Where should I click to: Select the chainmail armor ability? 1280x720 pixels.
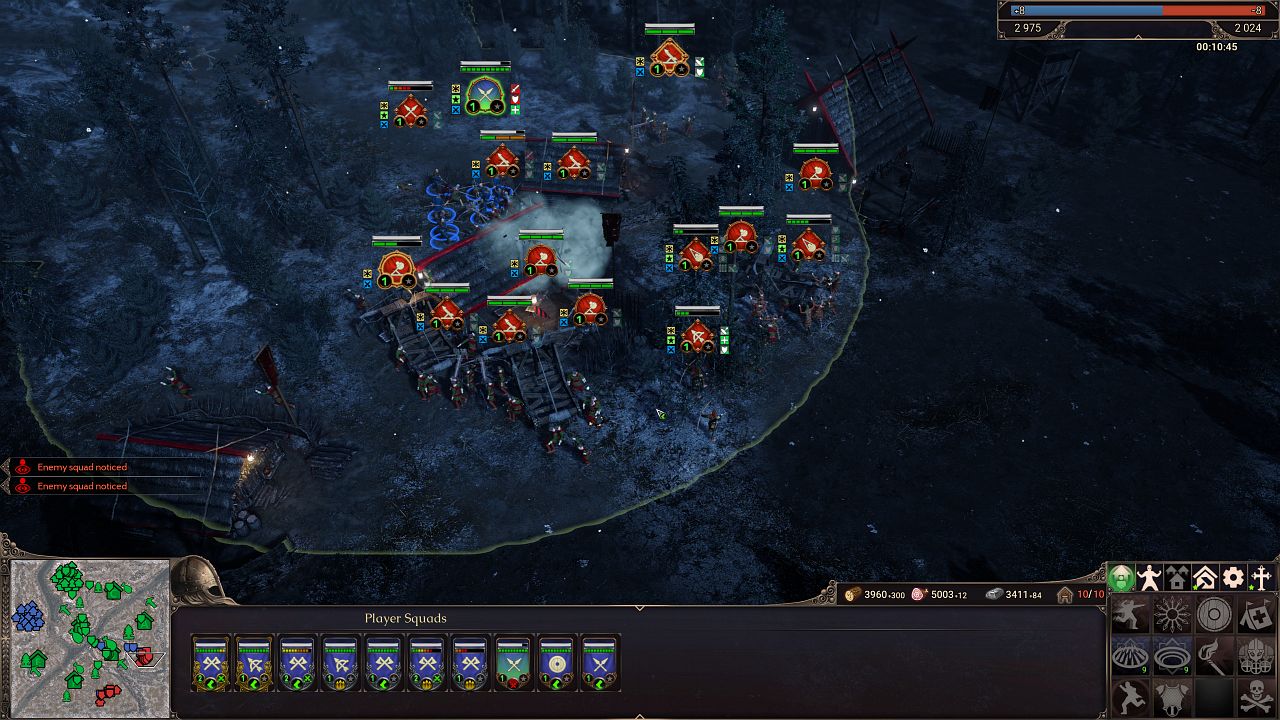[1172, 697]
